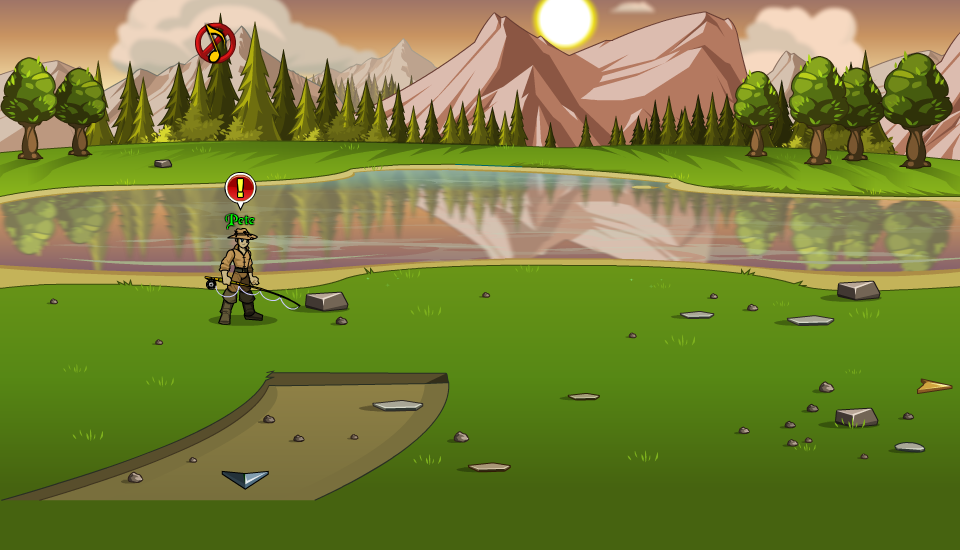The height and width of the screenshot is (550, 960).
Task: Follow the blue arrow on the dirt path
Action: [246, 479]
